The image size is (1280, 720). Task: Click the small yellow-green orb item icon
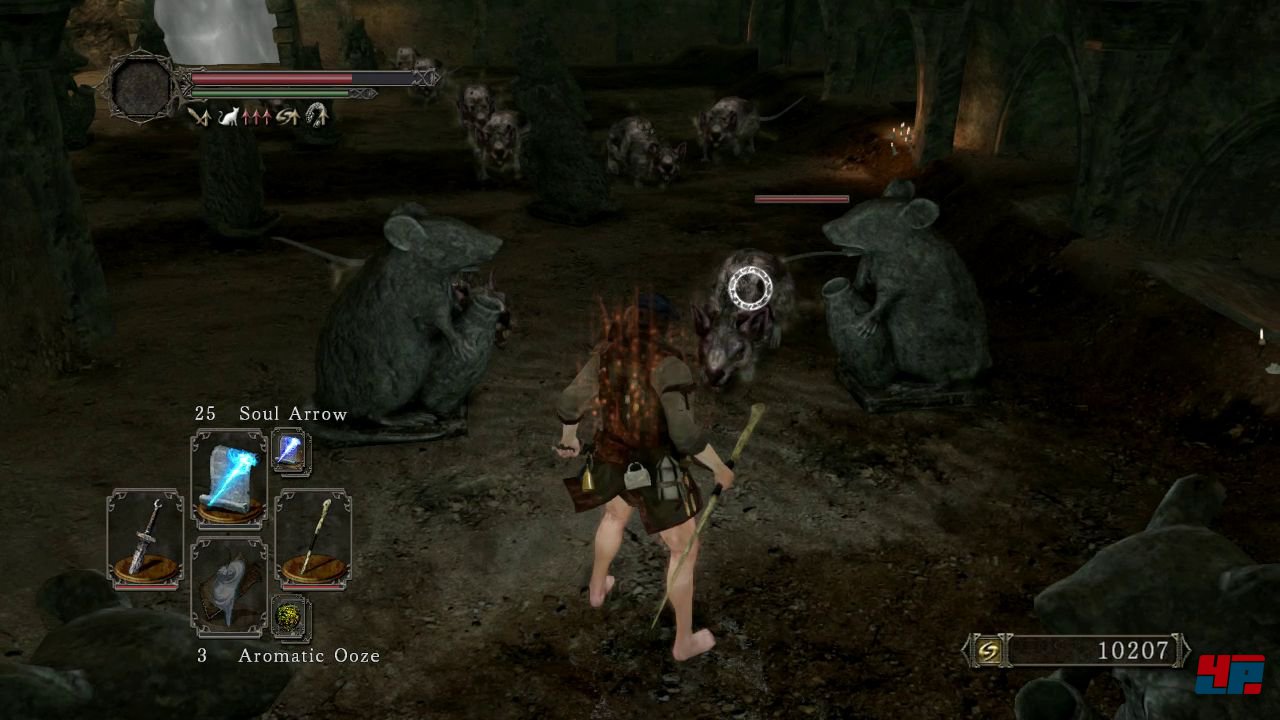click(x=291, y=617)
